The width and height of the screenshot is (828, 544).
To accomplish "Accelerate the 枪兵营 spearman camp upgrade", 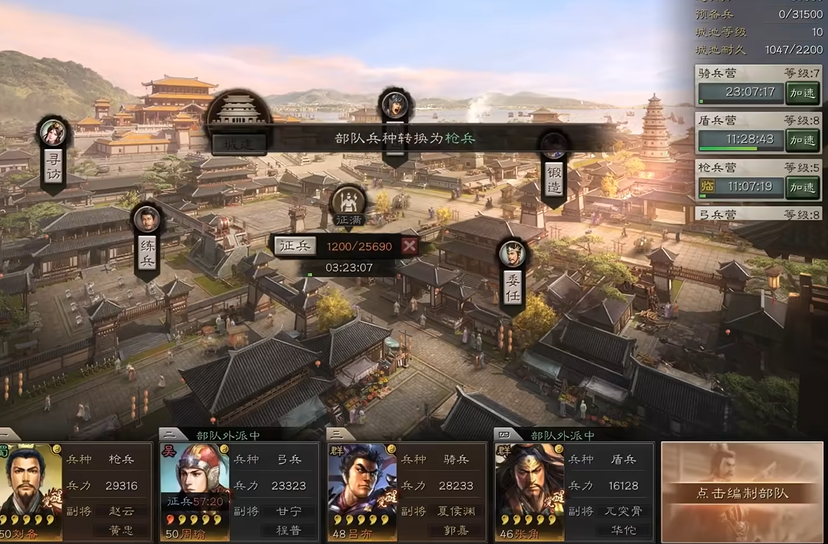I will coord(802,187).
